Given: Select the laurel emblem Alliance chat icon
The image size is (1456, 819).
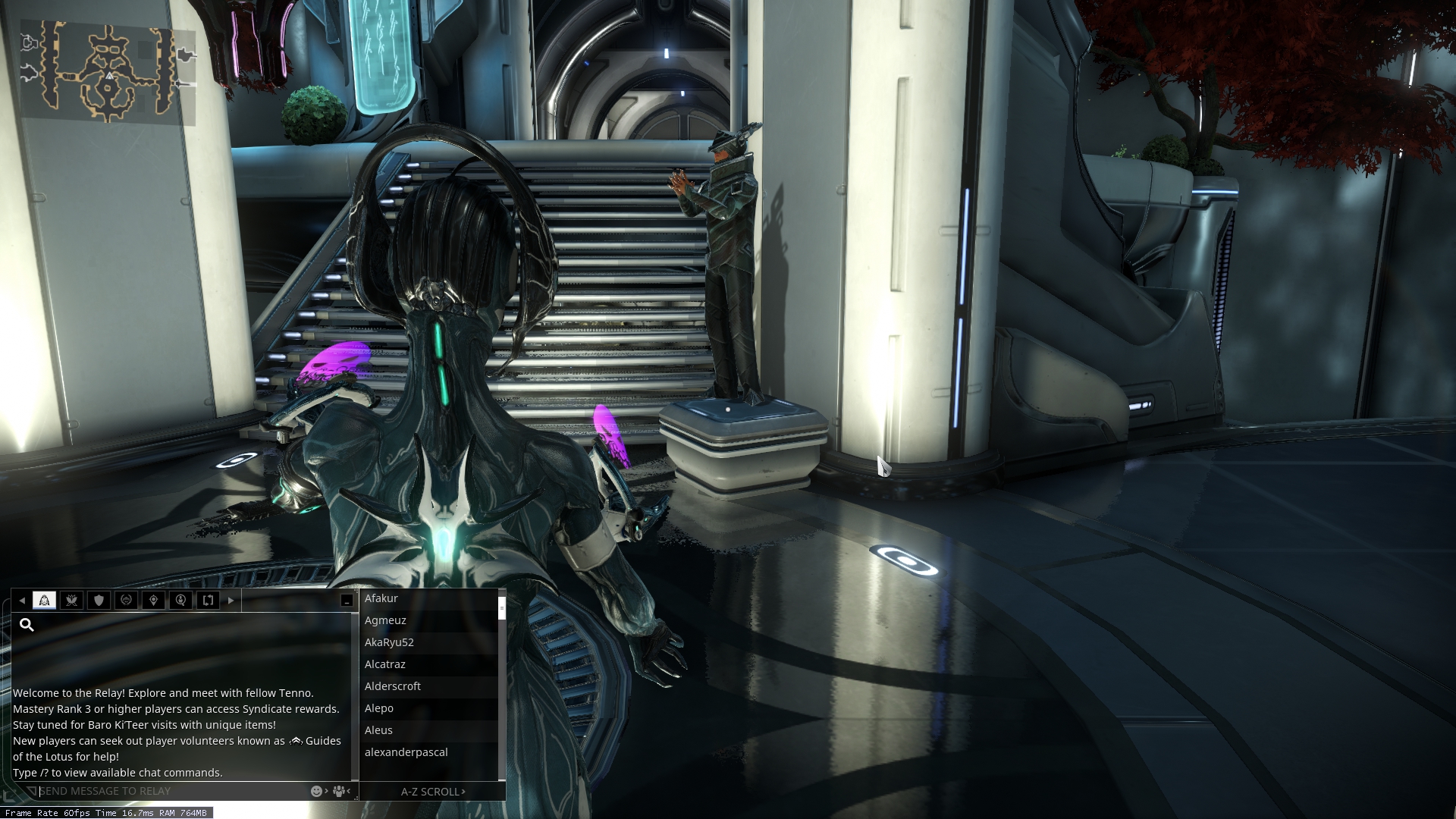Looking at the screenshot, I should tap(127, 600).
